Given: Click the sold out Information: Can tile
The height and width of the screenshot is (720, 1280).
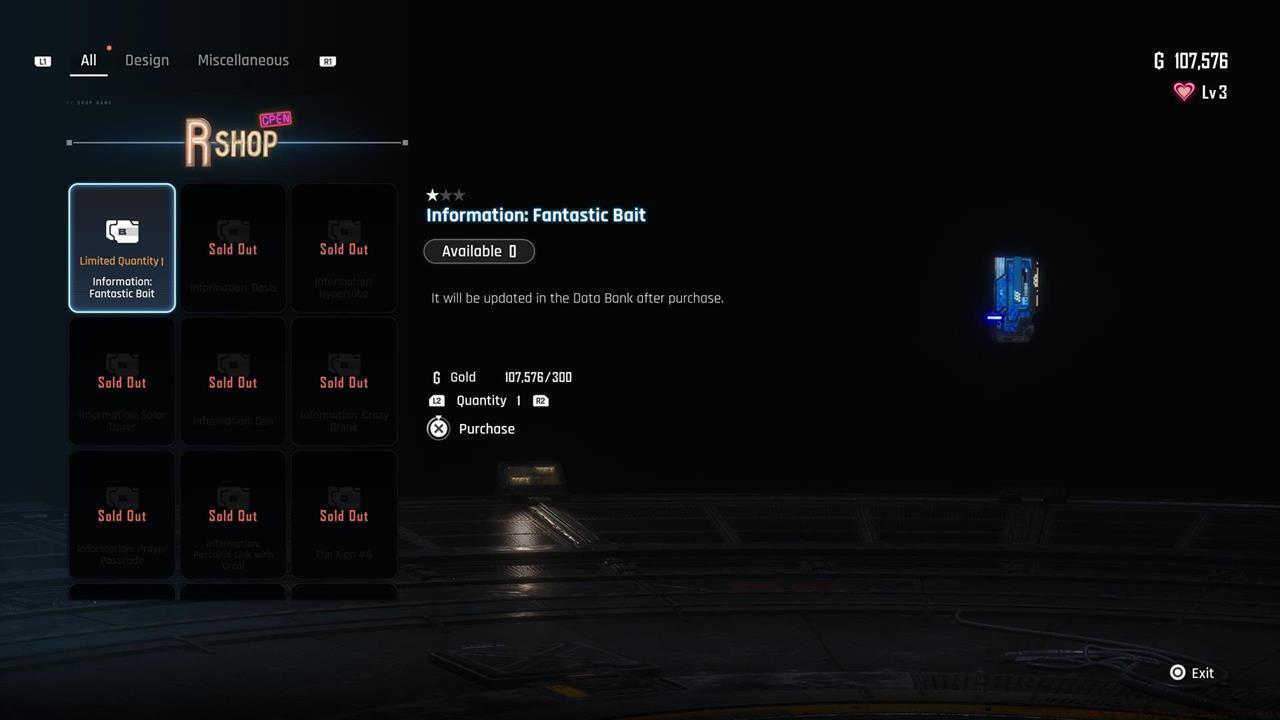Looking at the screenshot, I should [233, 382].
